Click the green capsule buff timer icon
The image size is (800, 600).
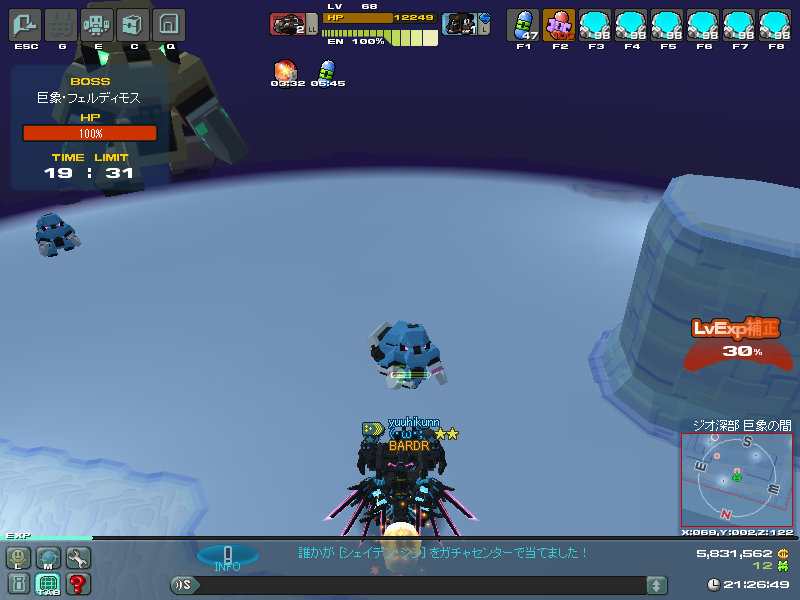[326, 70]
